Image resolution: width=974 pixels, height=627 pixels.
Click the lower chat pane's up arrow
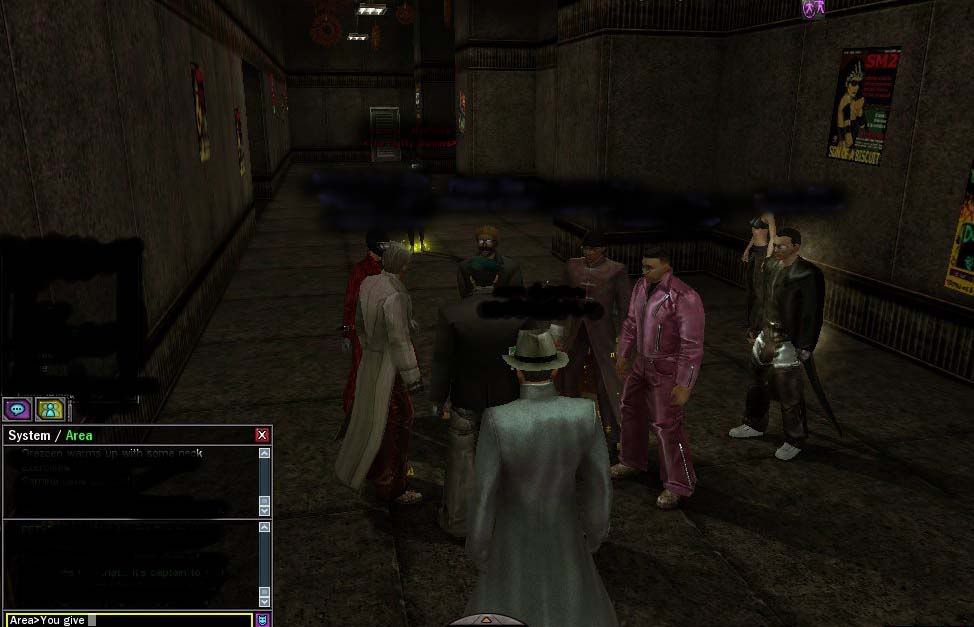pyautogui.click(x=264, y=527)
